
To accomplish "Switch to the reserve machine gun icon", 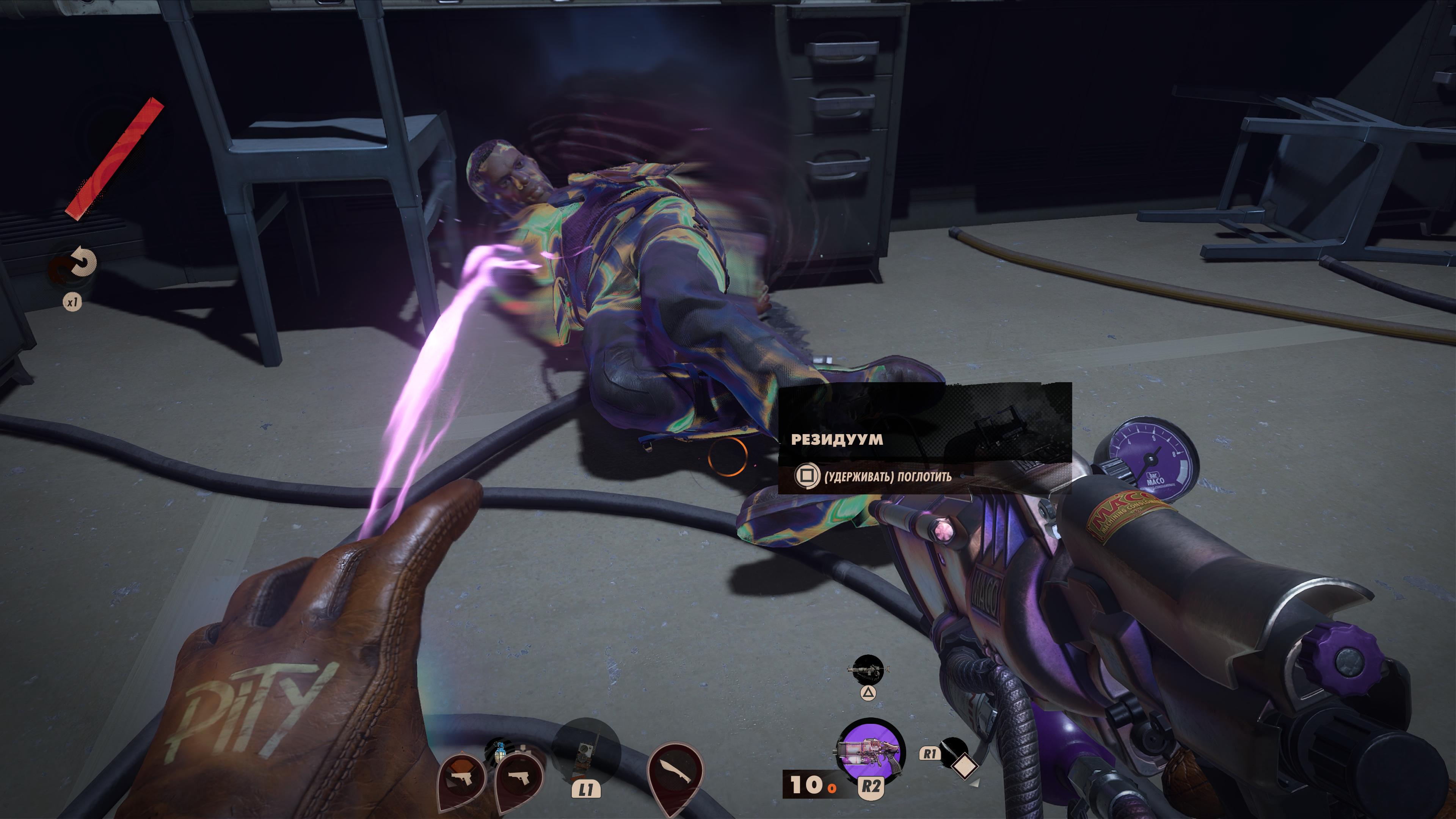I will [x=868, y=670].
